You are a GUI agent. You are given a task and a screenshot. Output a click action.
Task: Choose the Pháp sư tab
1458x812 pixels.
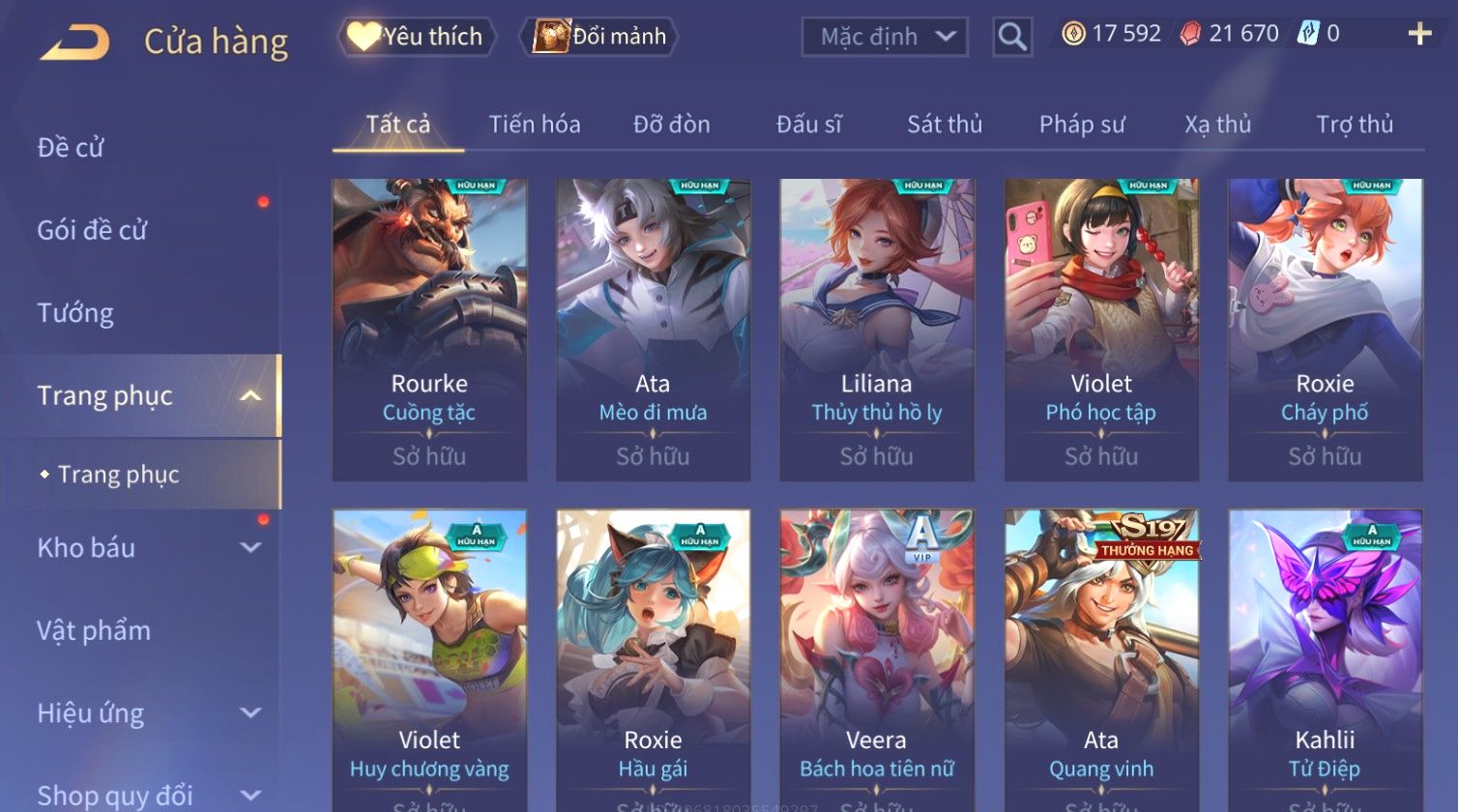pyautogui.click(x=1081, y=125)
